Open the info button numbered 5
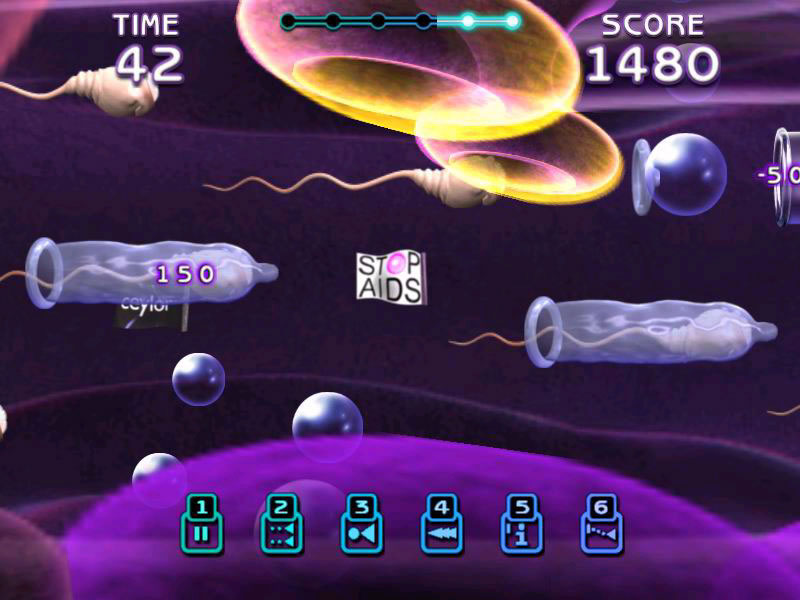Image resolution: width=800 pixels, height=600 pixels. (521, 525)
